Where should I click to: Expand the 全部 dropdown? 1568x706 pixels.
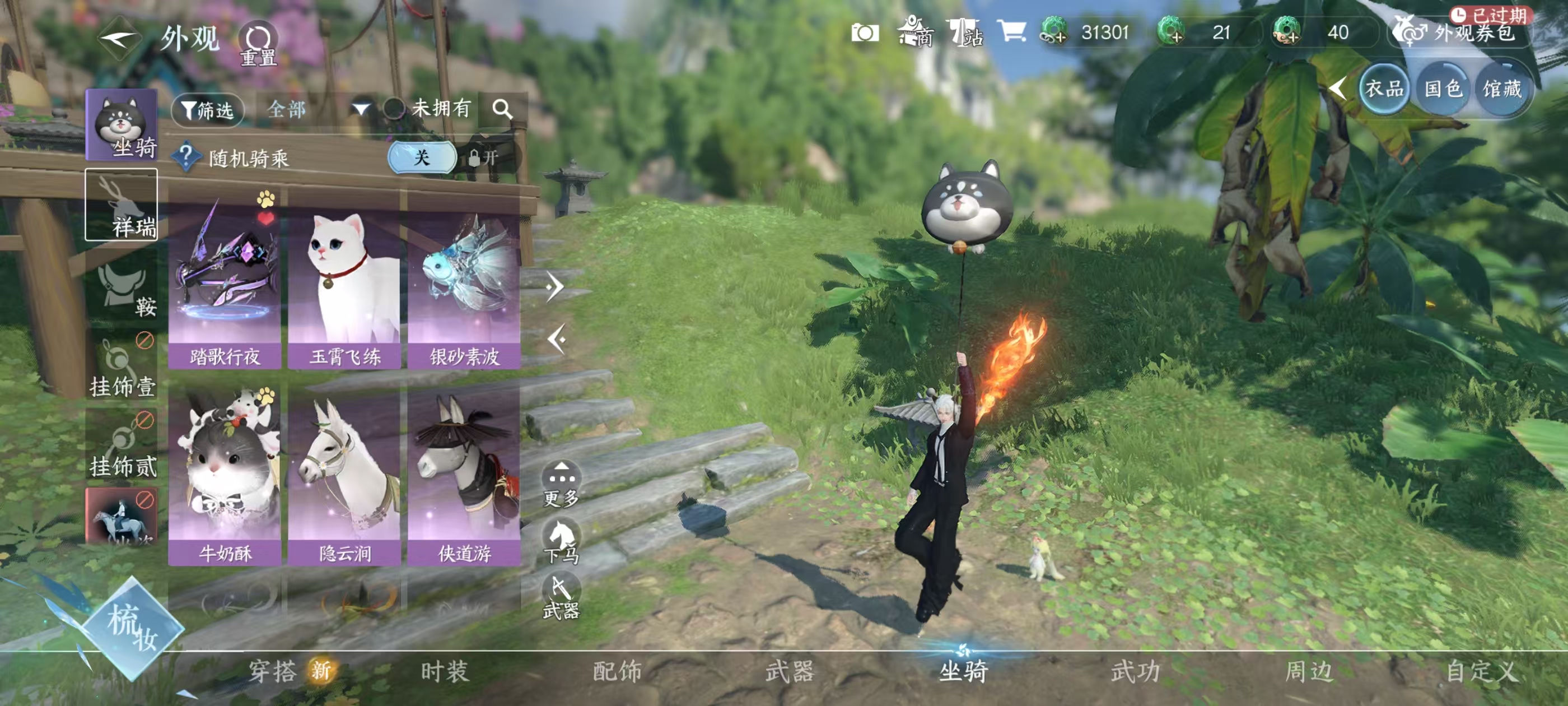[x=360, y=110]
